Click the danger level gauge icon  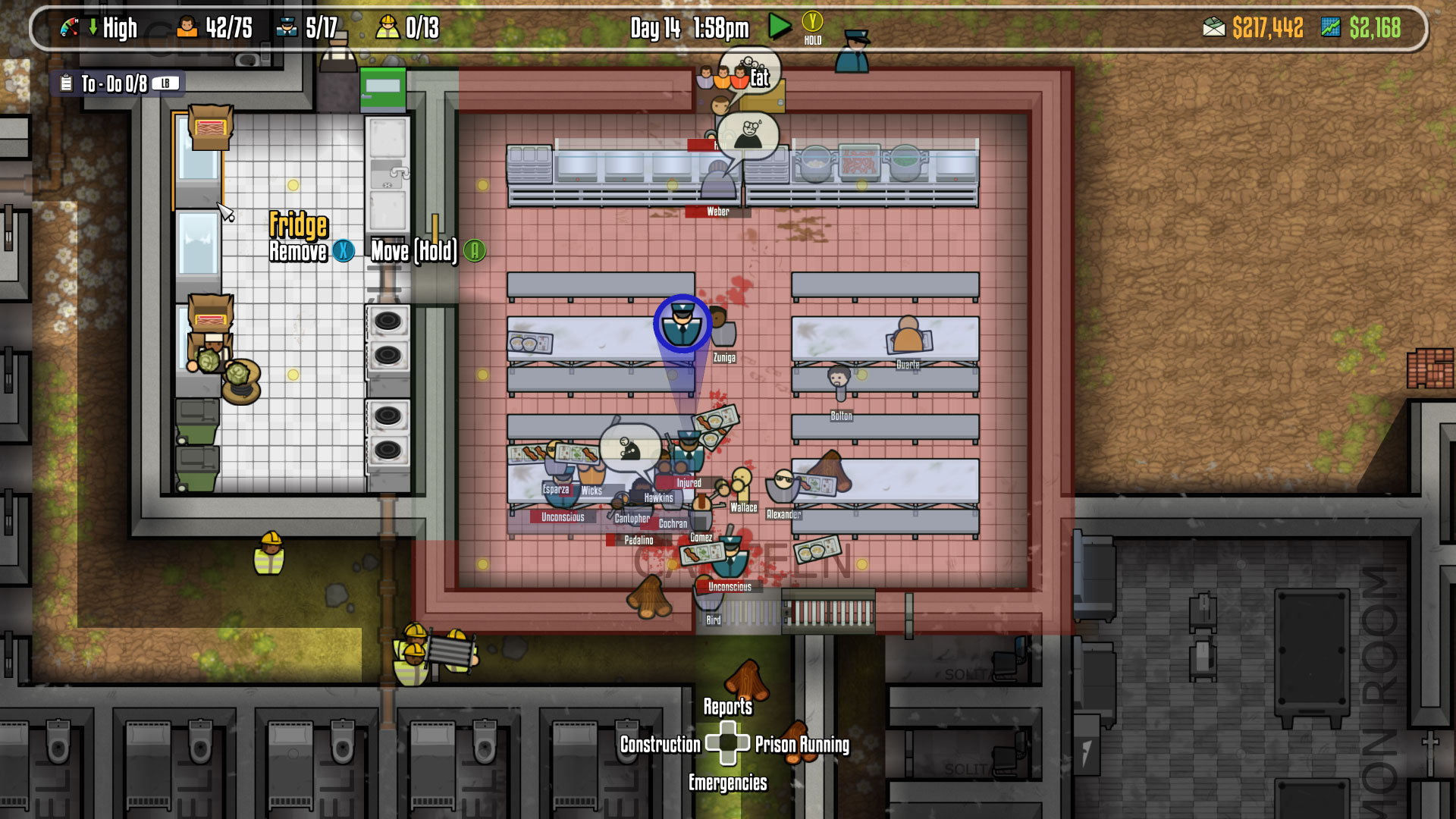70,28
